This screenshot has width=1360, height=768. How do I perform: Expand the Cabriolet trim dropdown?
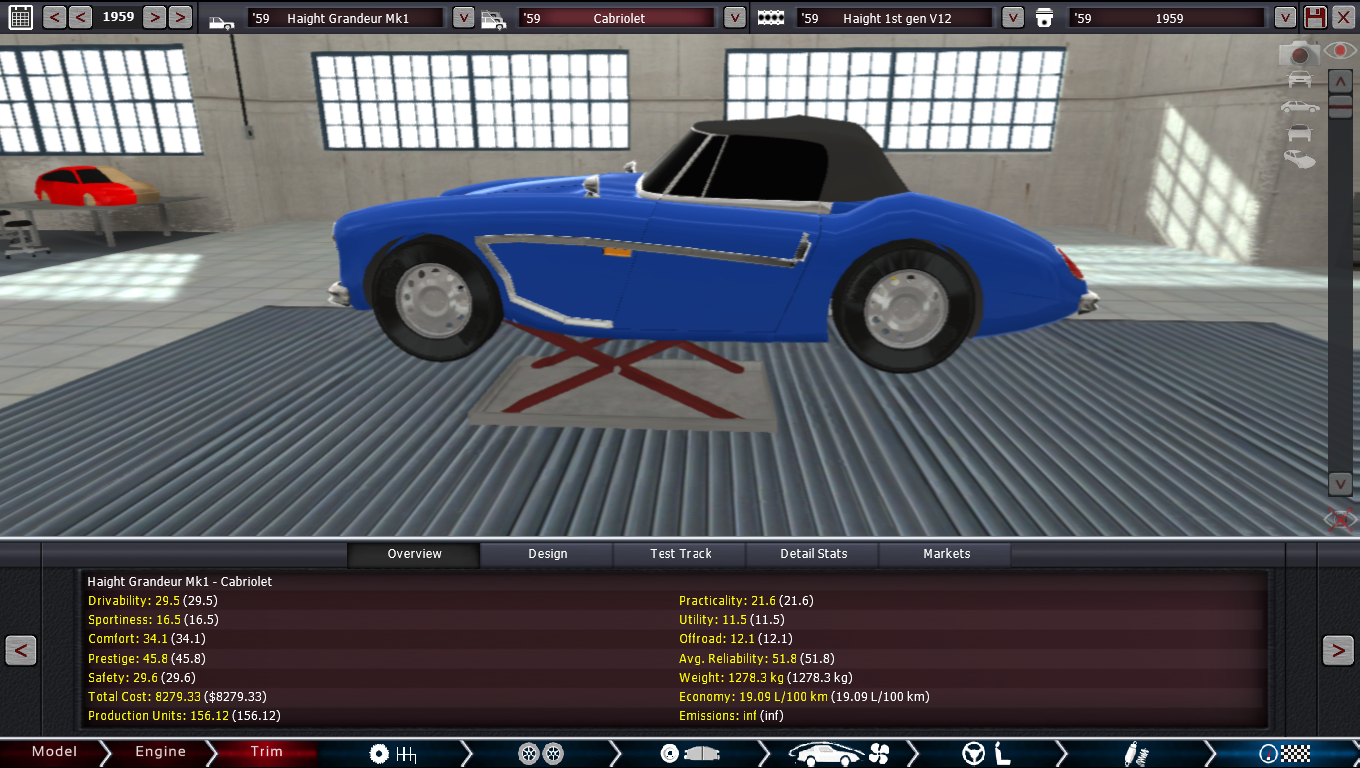pyautogui.click(x=734, y=18)
